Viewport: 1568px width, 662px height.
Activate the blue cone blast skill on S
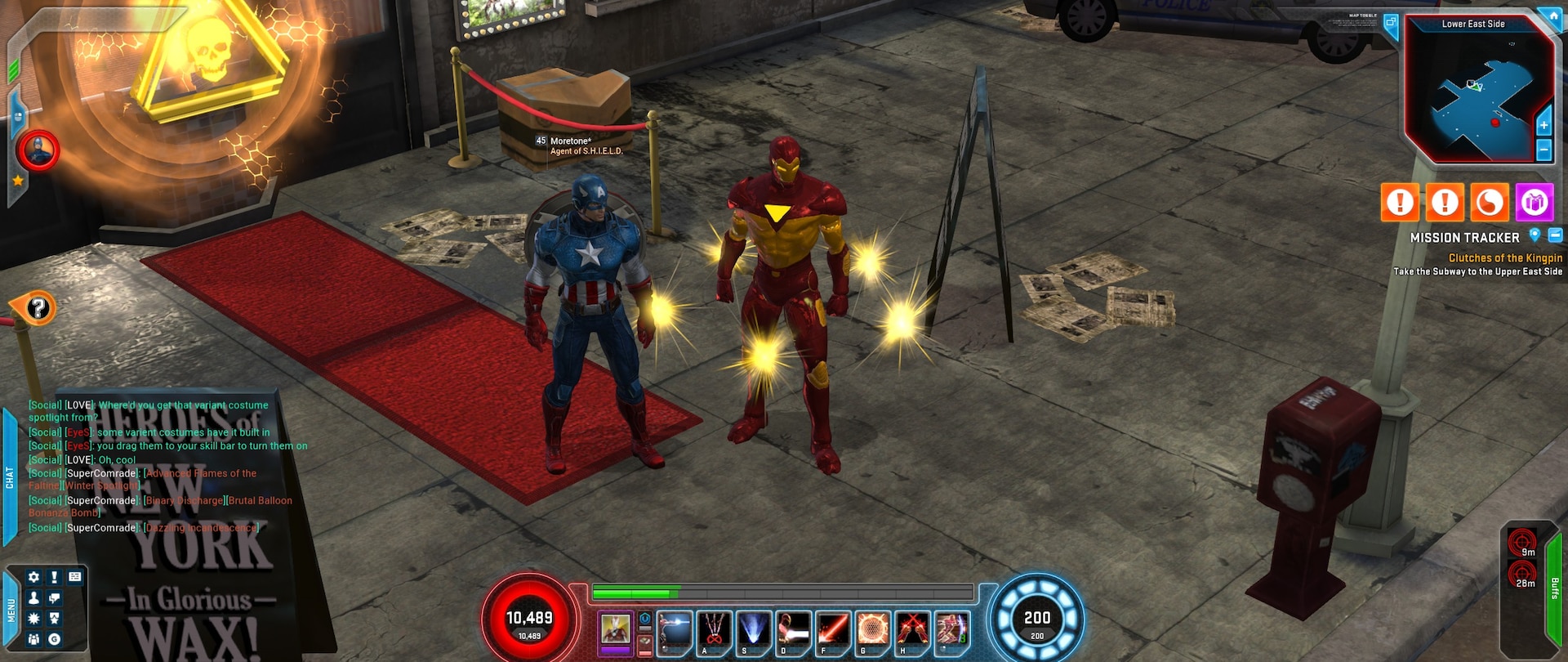point(753,631)
